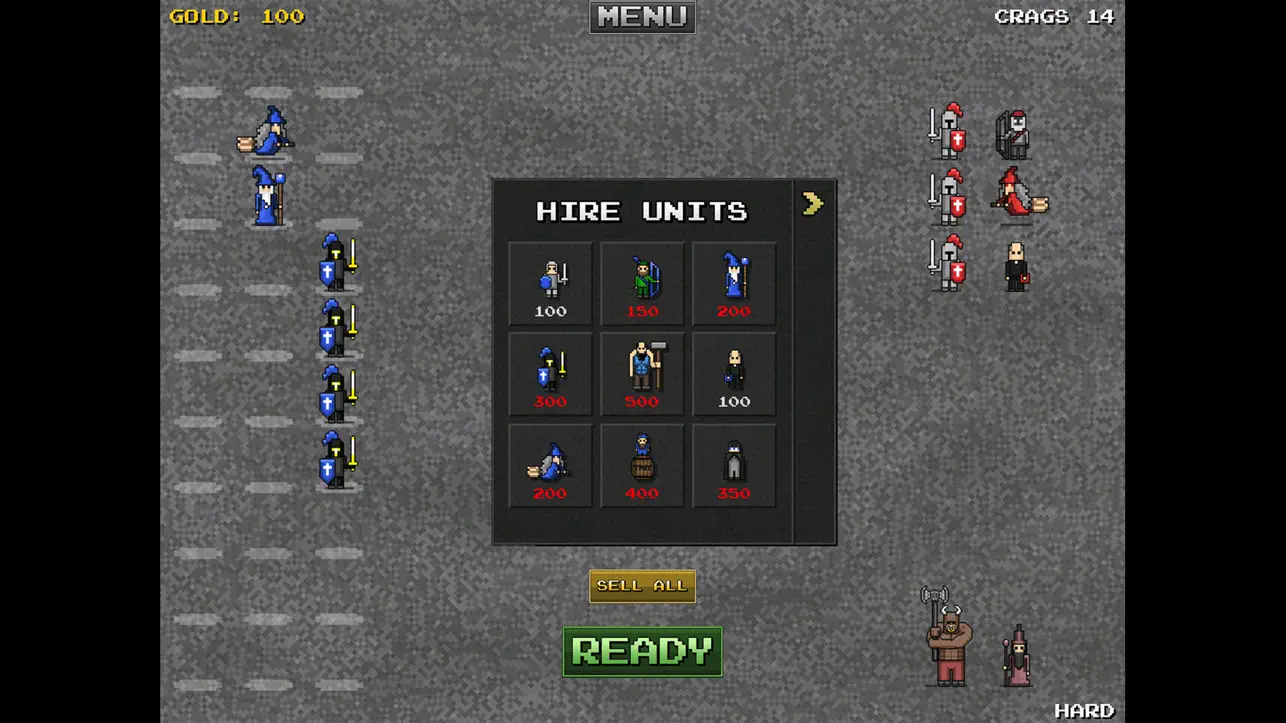Hire the monk unit costing 100 gold
1286x723 pixels.
point(733,374)
